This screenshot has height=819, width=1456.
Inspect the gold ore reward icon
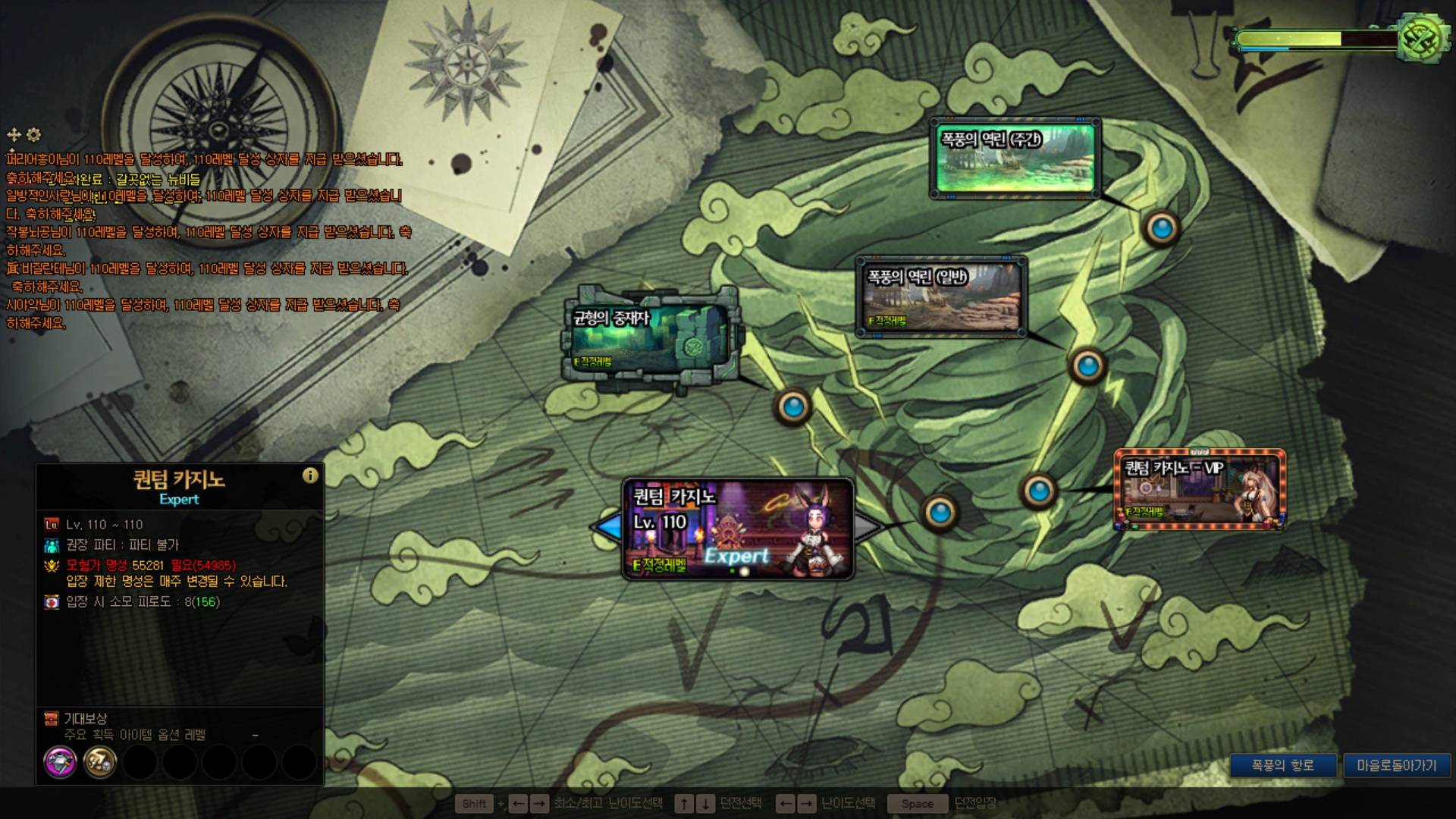(x=99, y=761)
